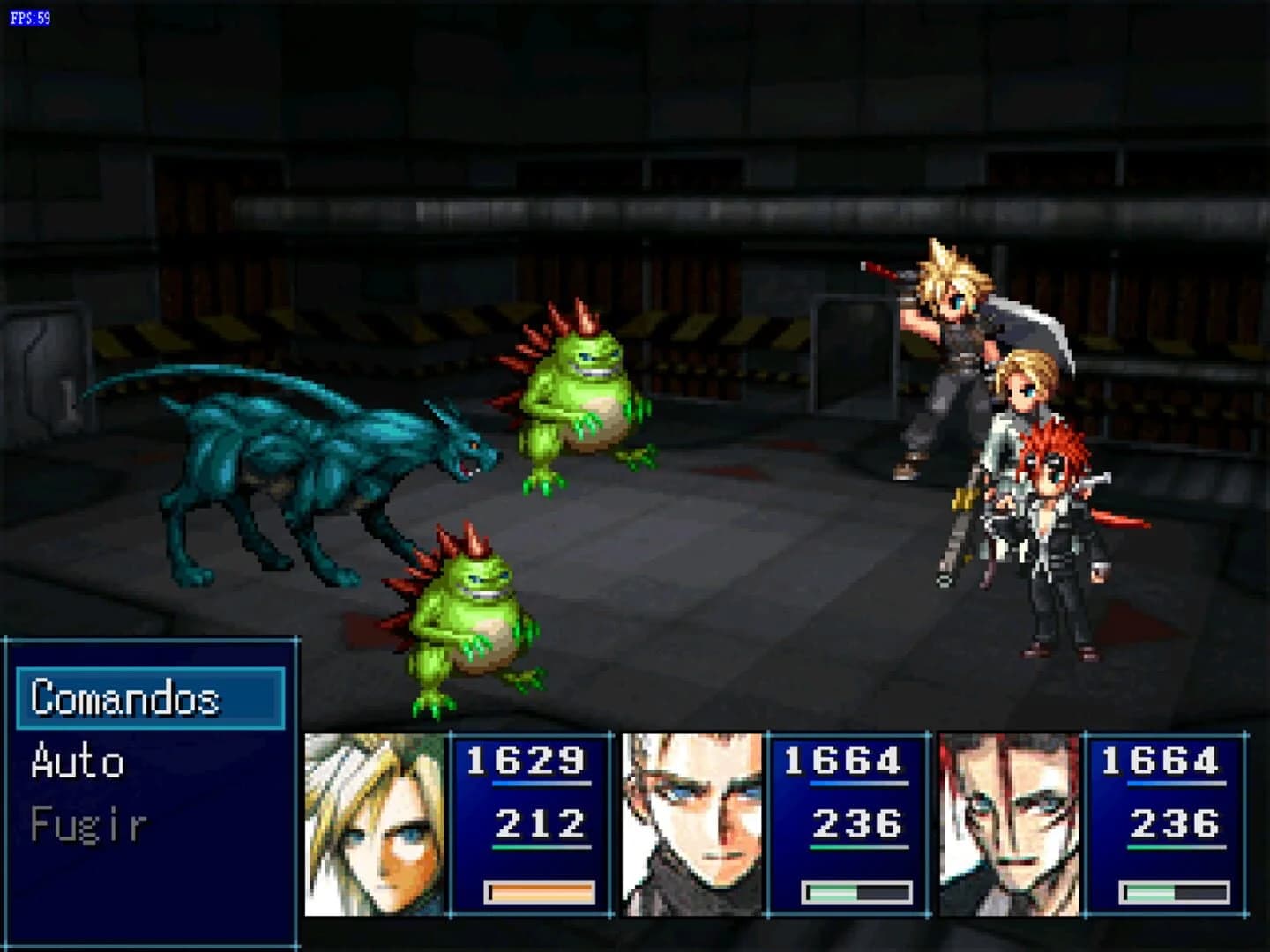Expand Cloud's HP value 1629
The height and width of the screenshot is (952, 1270).
point(527,760)
